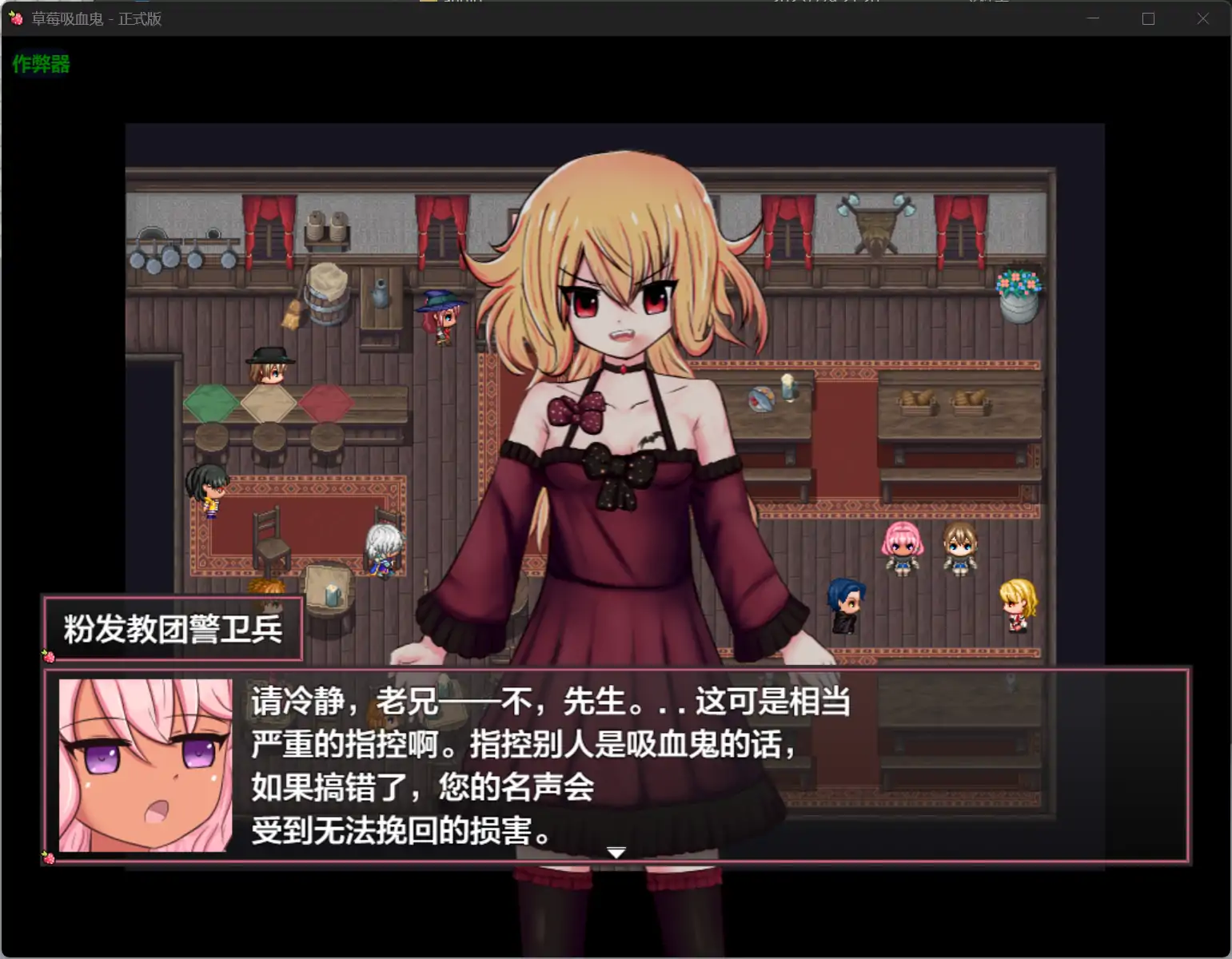Click the flower pot on the right shelf

(1019, 289)
